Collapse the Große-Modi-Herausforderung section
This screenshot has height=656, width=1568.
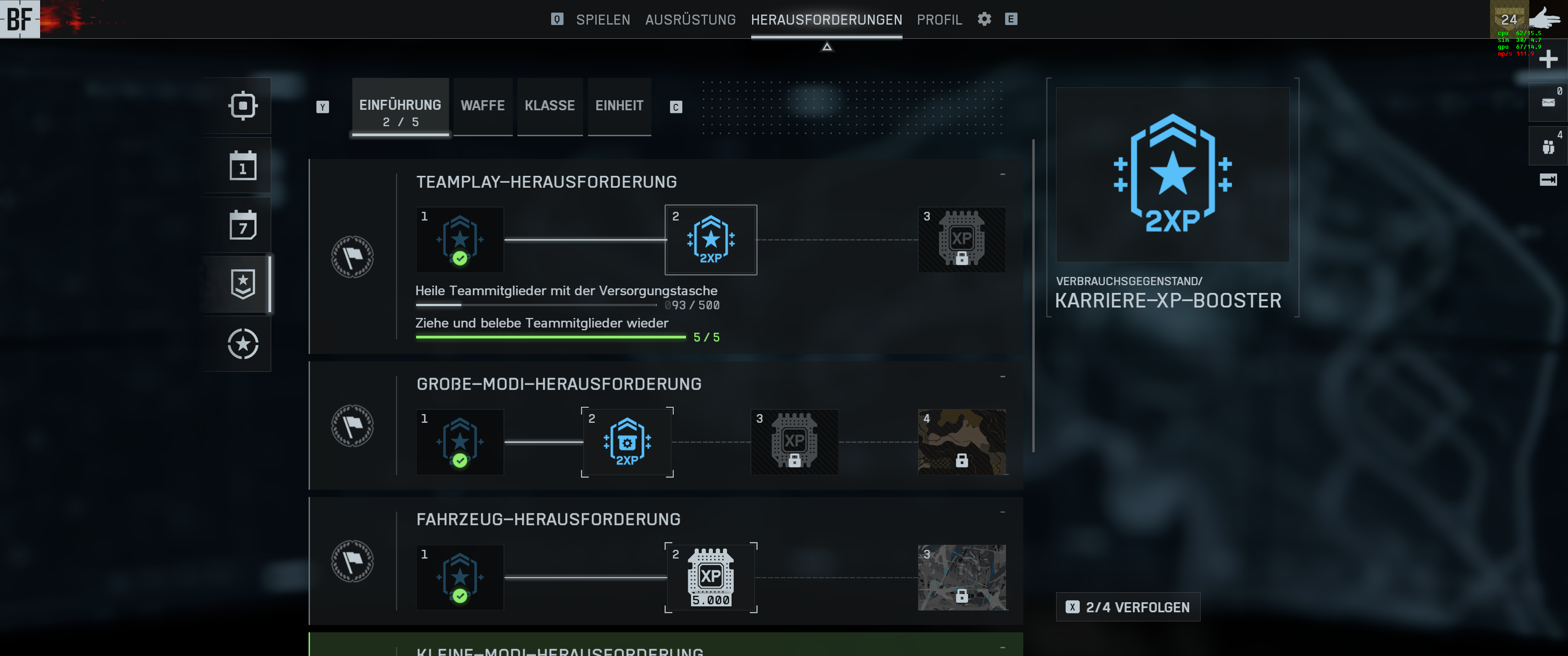[1002, 376]
